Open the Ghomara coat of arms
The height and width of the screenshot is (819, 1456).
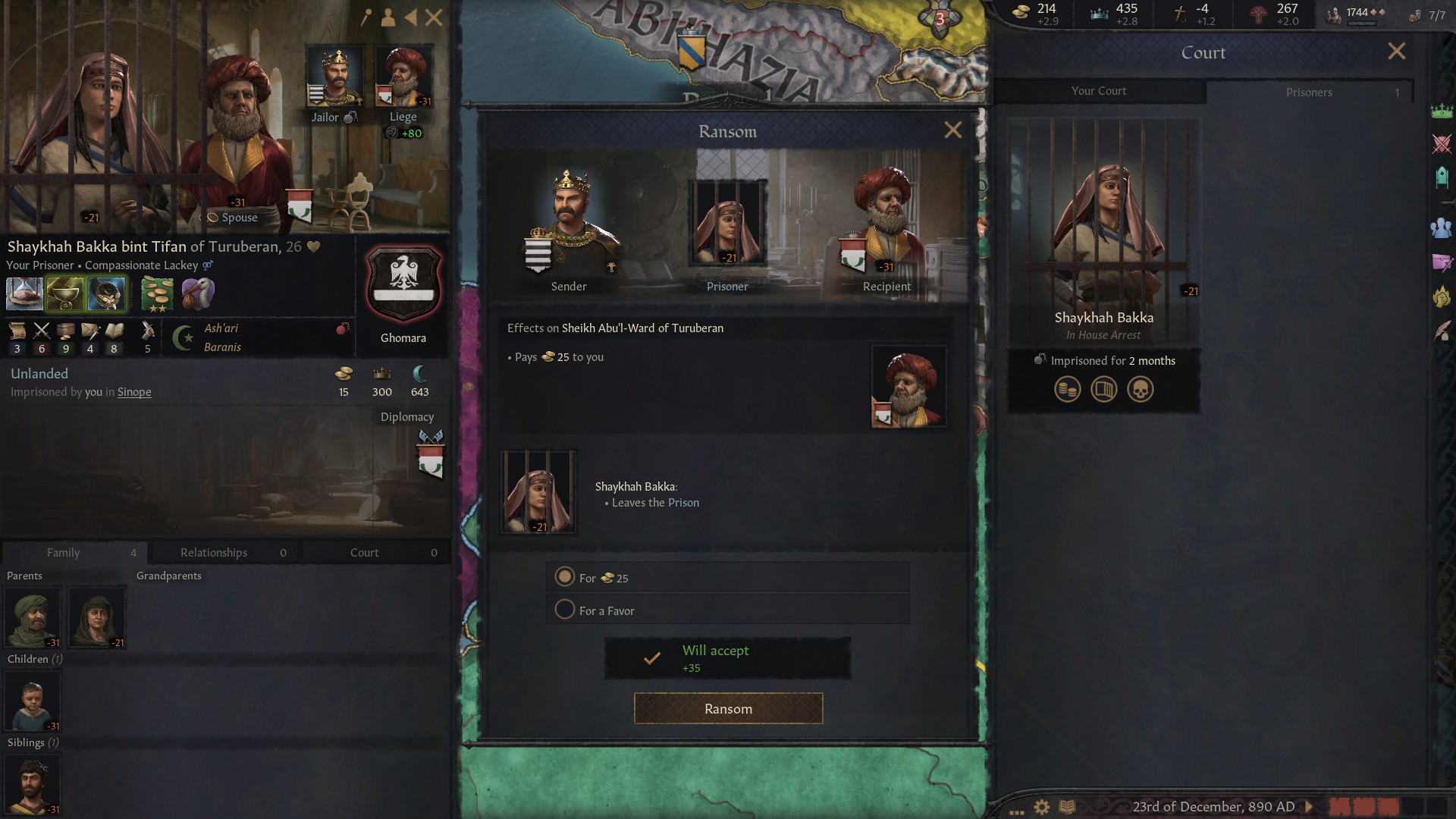(x=403, y=284)
